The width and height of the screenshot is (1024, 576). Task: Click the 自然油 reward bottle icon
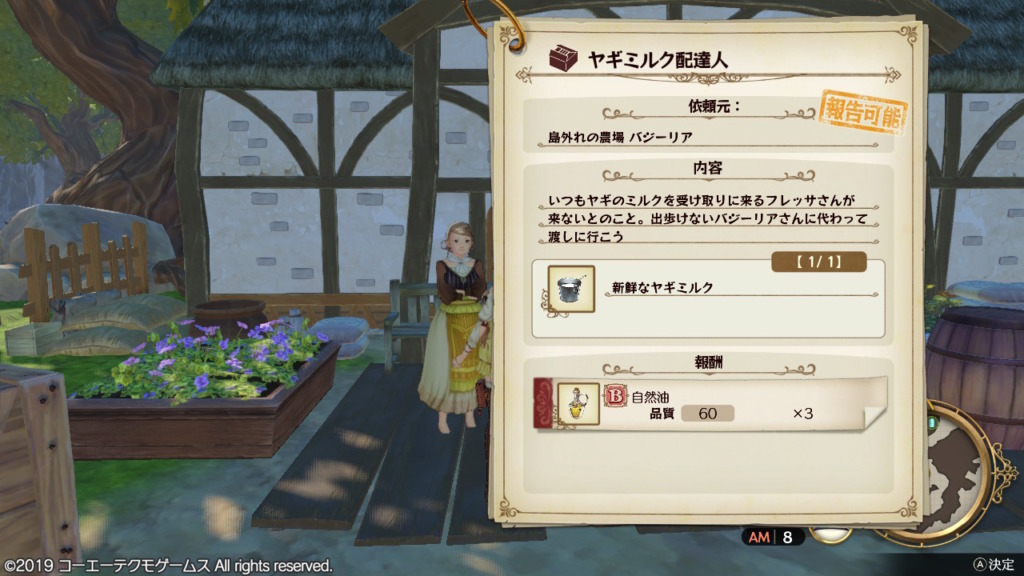[x=577, y=403]
